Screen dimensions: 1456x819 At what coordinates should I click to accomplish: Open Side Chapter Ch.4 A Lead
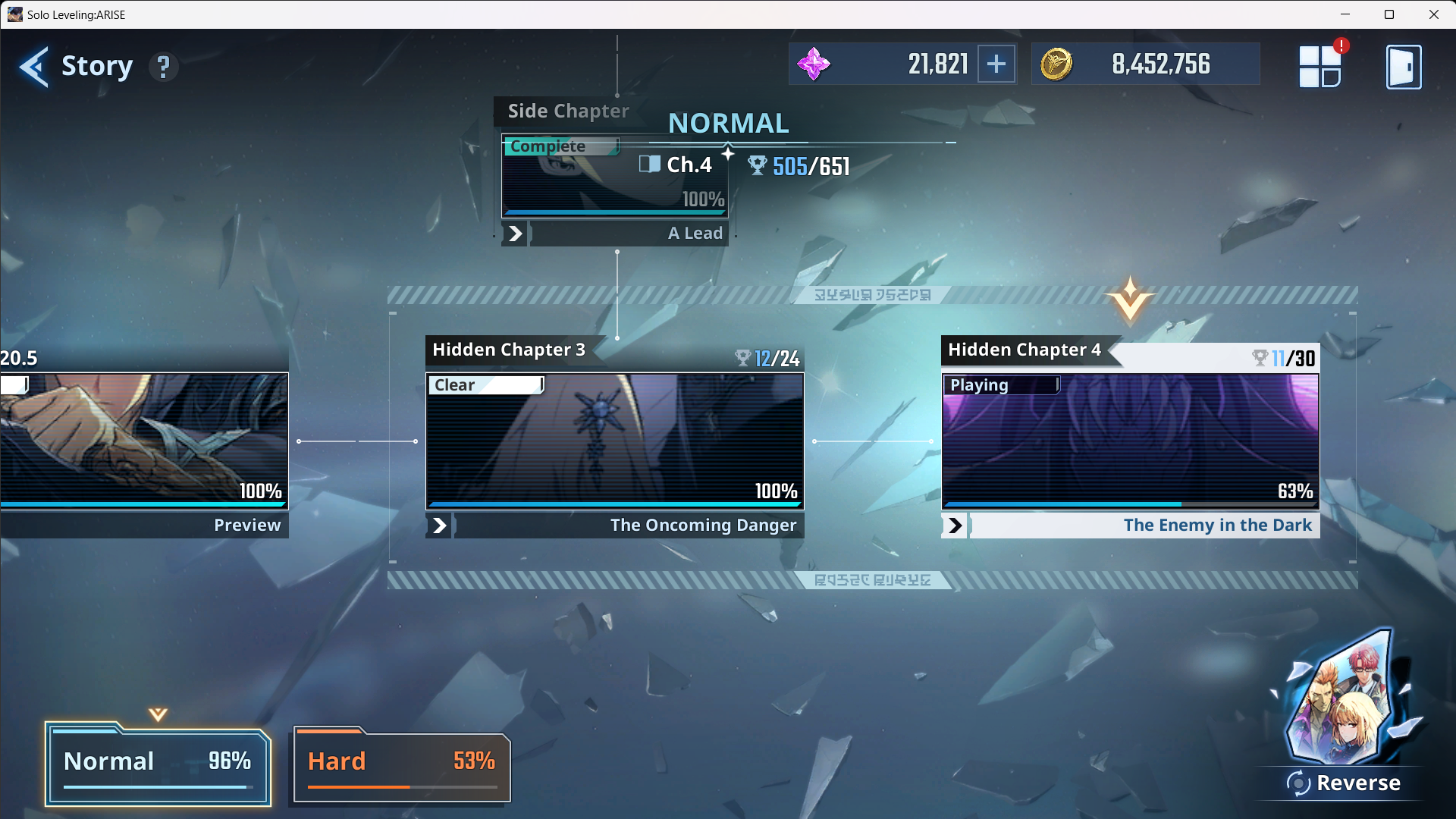click(615, 178)
